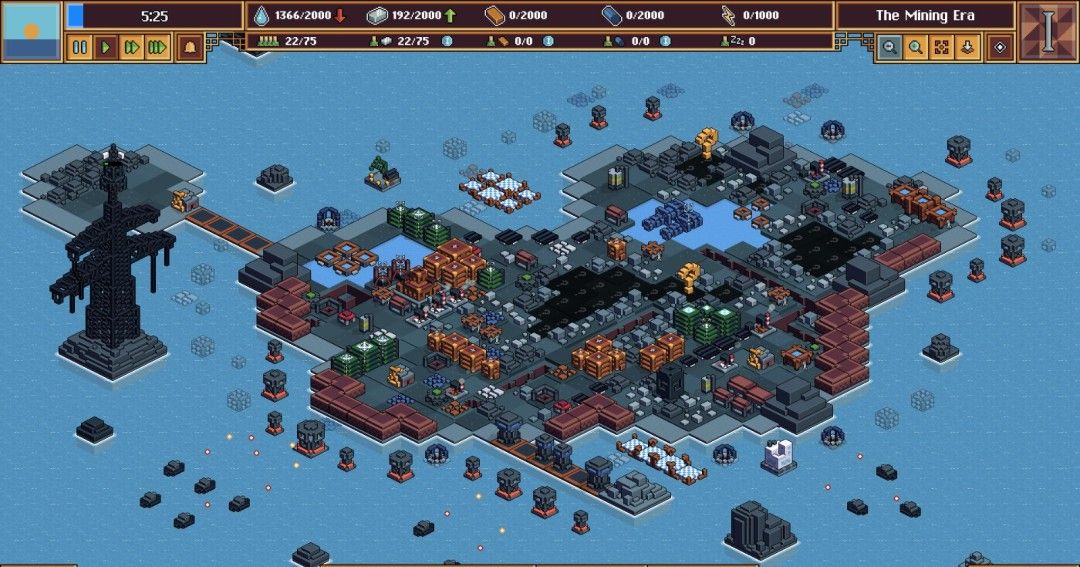
Task: Zoom out the camera view
Action: pyautogui.click(x=889, y=47)
